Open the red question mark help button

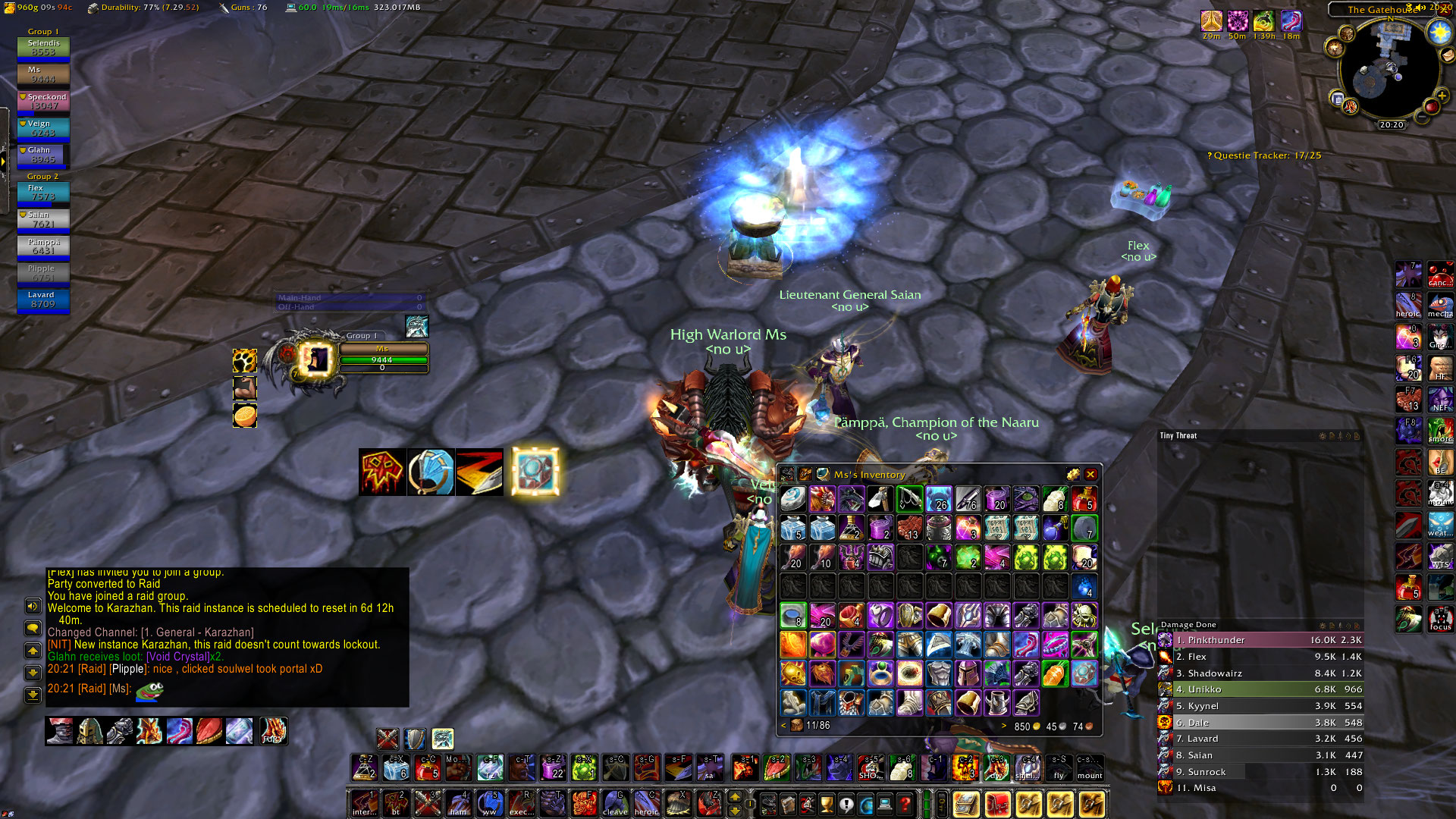[x=905, y=804]
